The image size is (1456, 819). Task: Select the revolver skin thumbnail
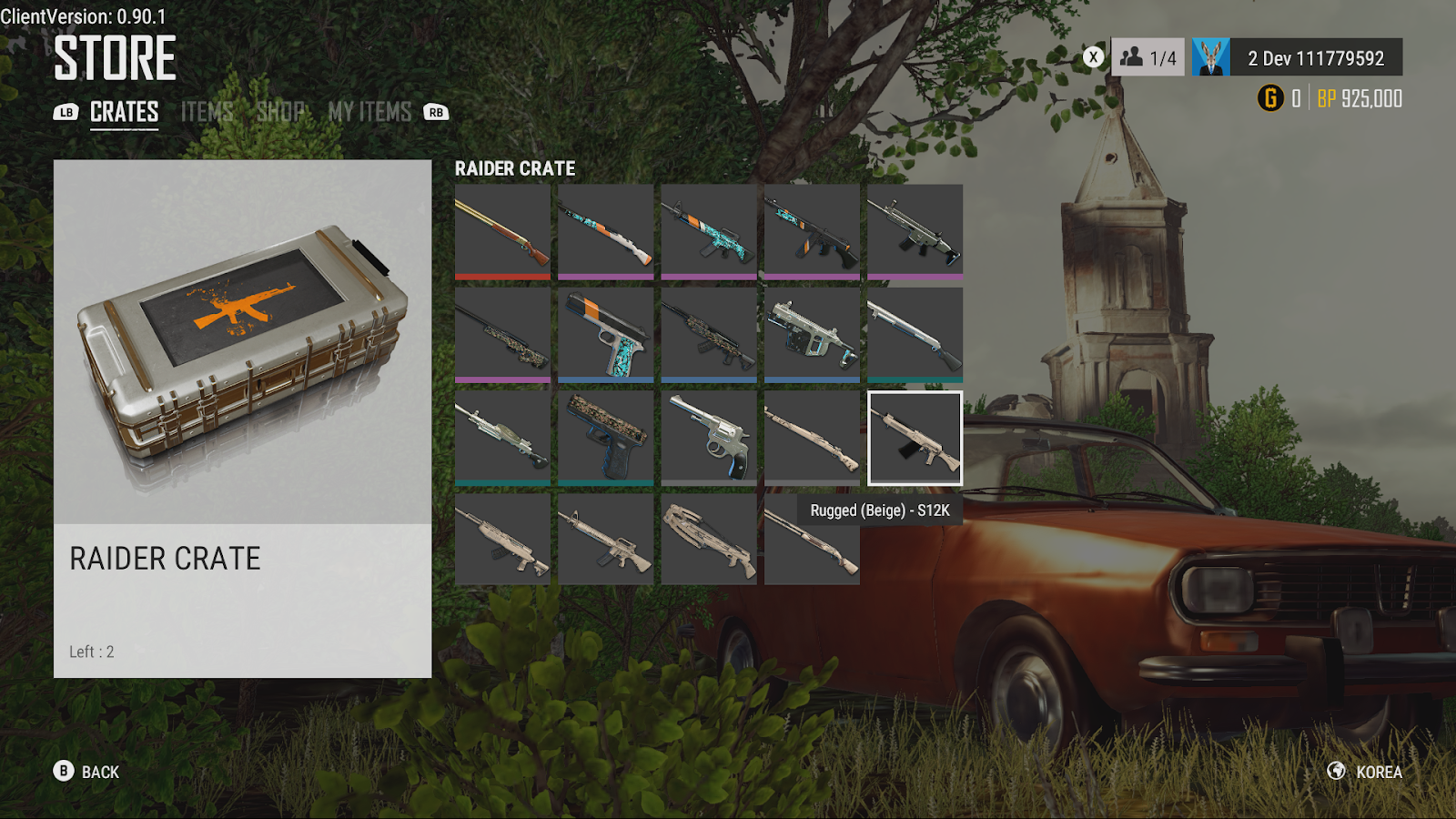[x=709, y=438]
